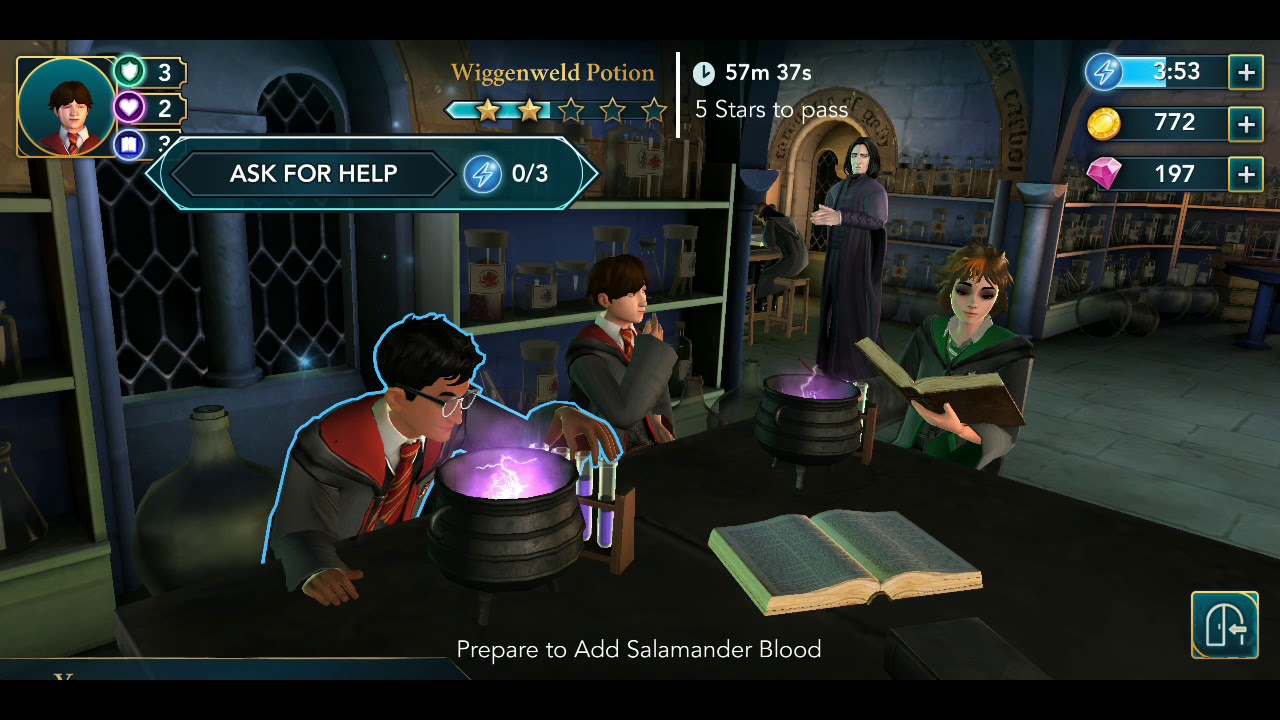1280x720 pixels.
Task: Open the pink gem balance
Action: click(1160, 175)
